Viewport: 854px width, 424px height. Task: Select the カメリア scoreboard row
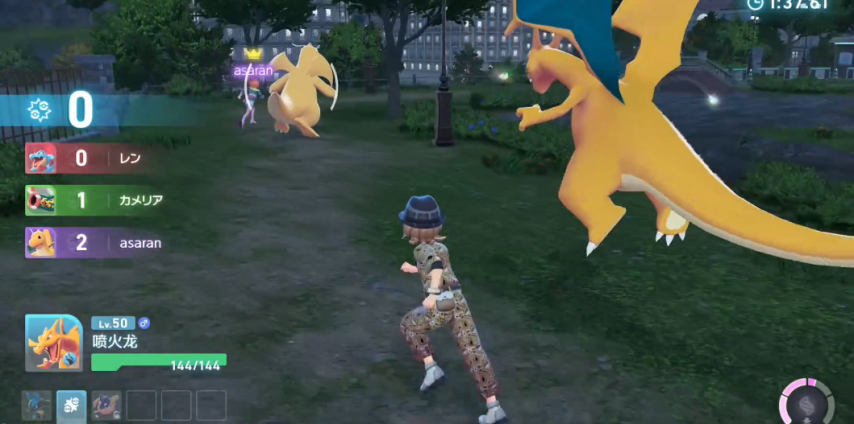95,200
